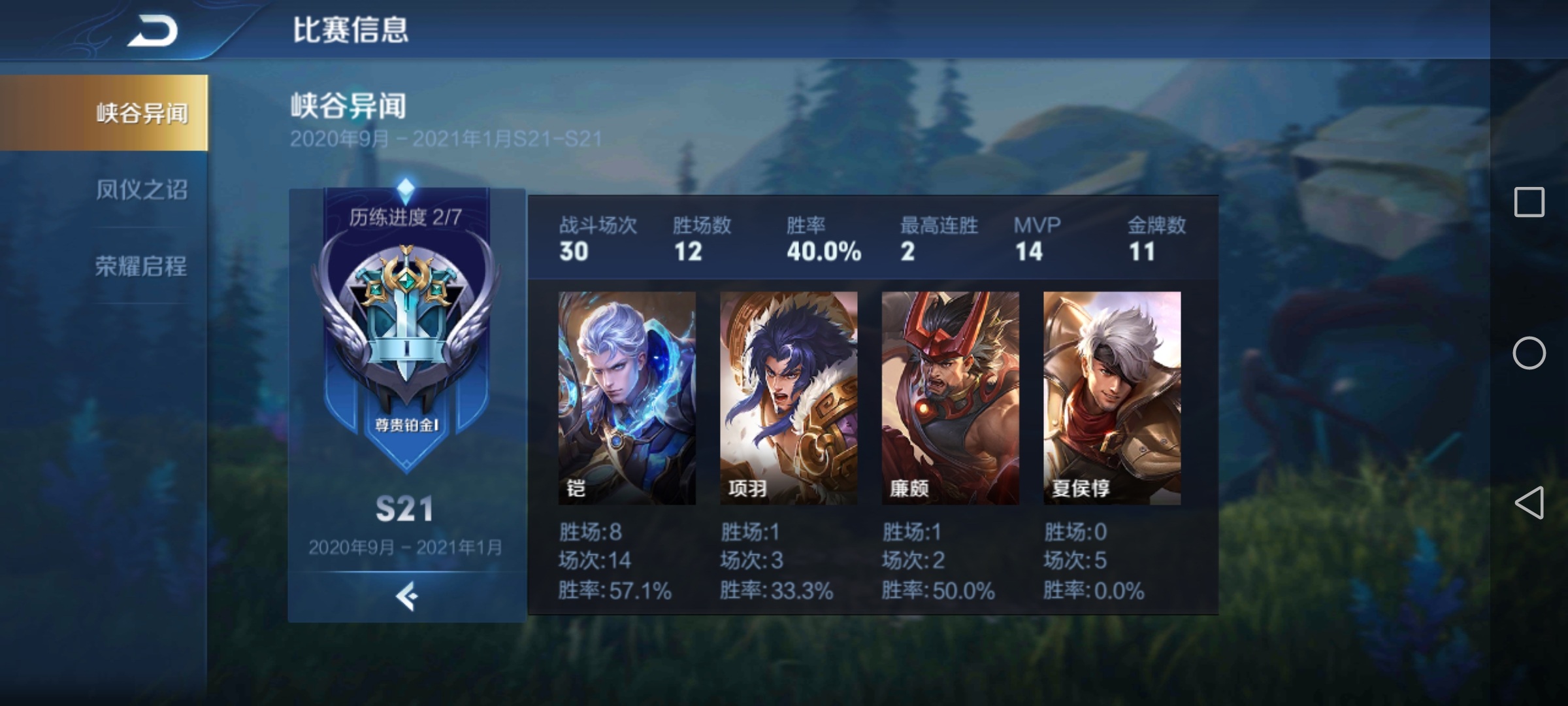Open the 夏侯惇 hero portrait
This screenshot has width=1568, height=706.
tap(1112, 397)
